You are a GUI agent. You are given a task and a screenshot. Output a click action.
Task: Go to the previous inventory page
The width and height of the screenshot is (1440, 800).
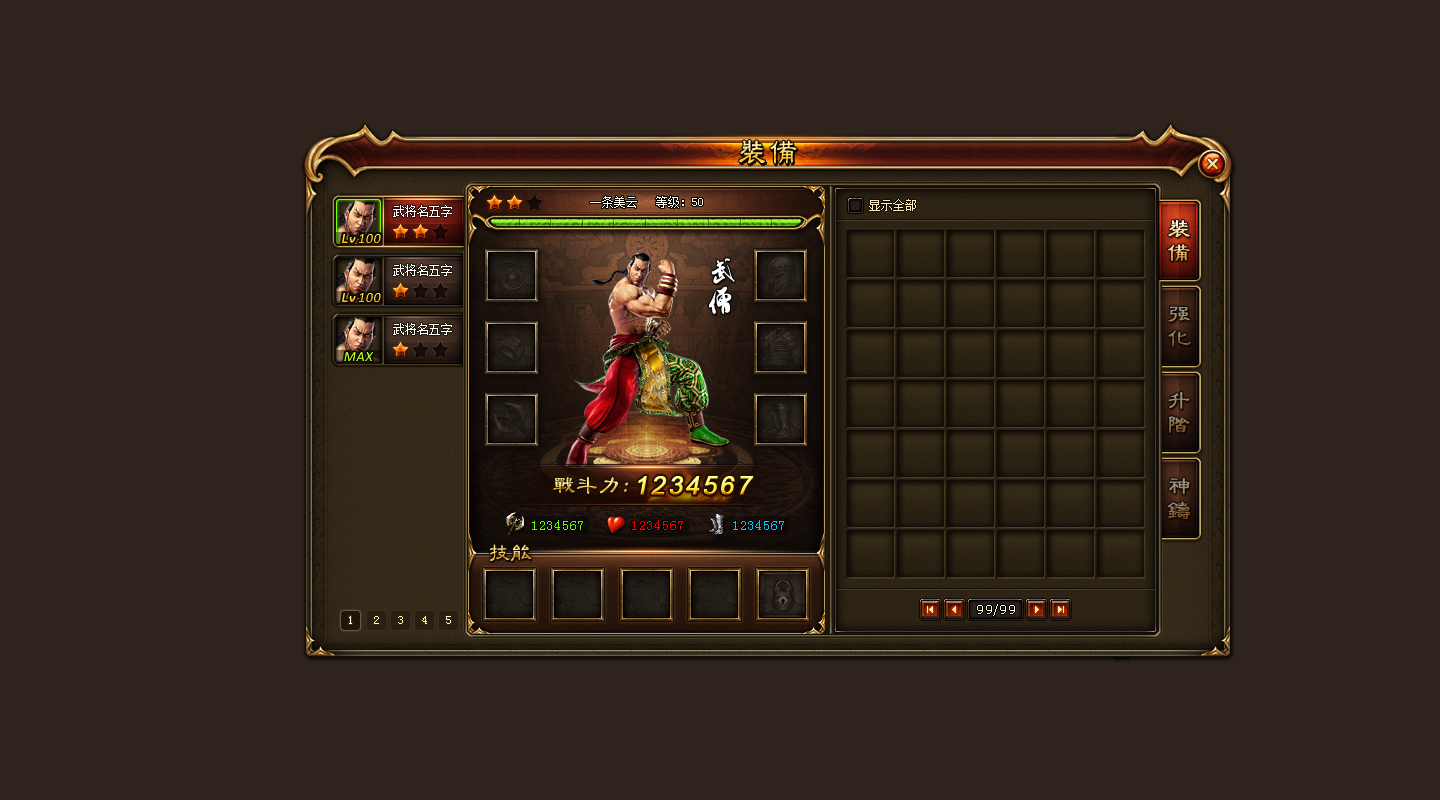pos(954,610)
